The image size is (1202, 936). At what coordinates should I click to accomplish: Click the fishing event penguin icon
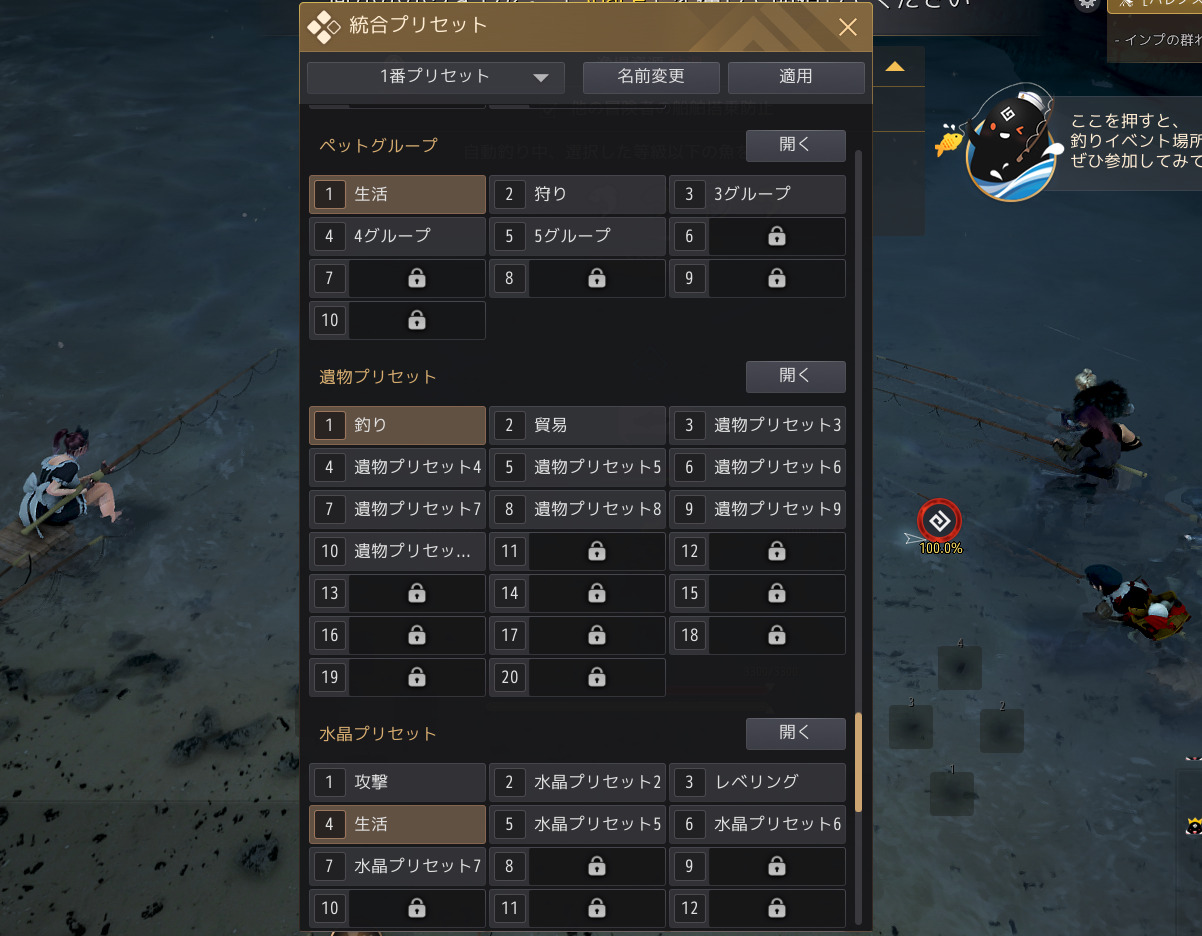tap(1012, 142)
